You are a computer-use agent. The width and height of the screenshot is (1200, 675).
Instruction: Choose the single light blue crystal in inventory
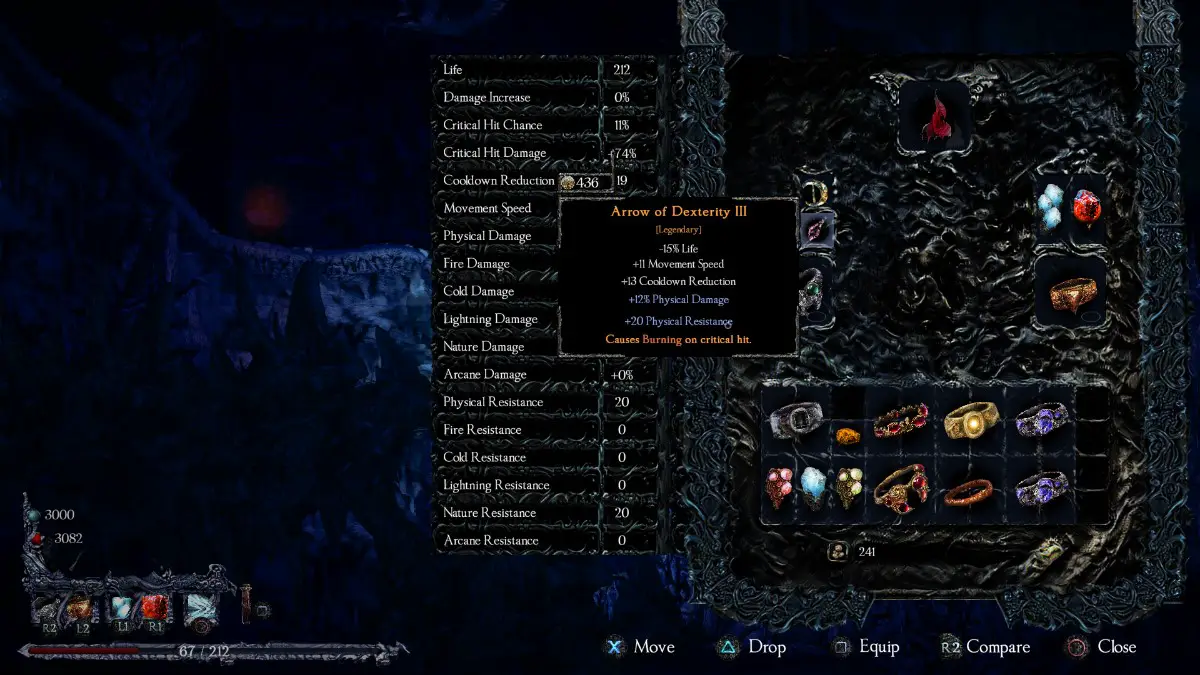pyautogui.click(x=814, y=488)
